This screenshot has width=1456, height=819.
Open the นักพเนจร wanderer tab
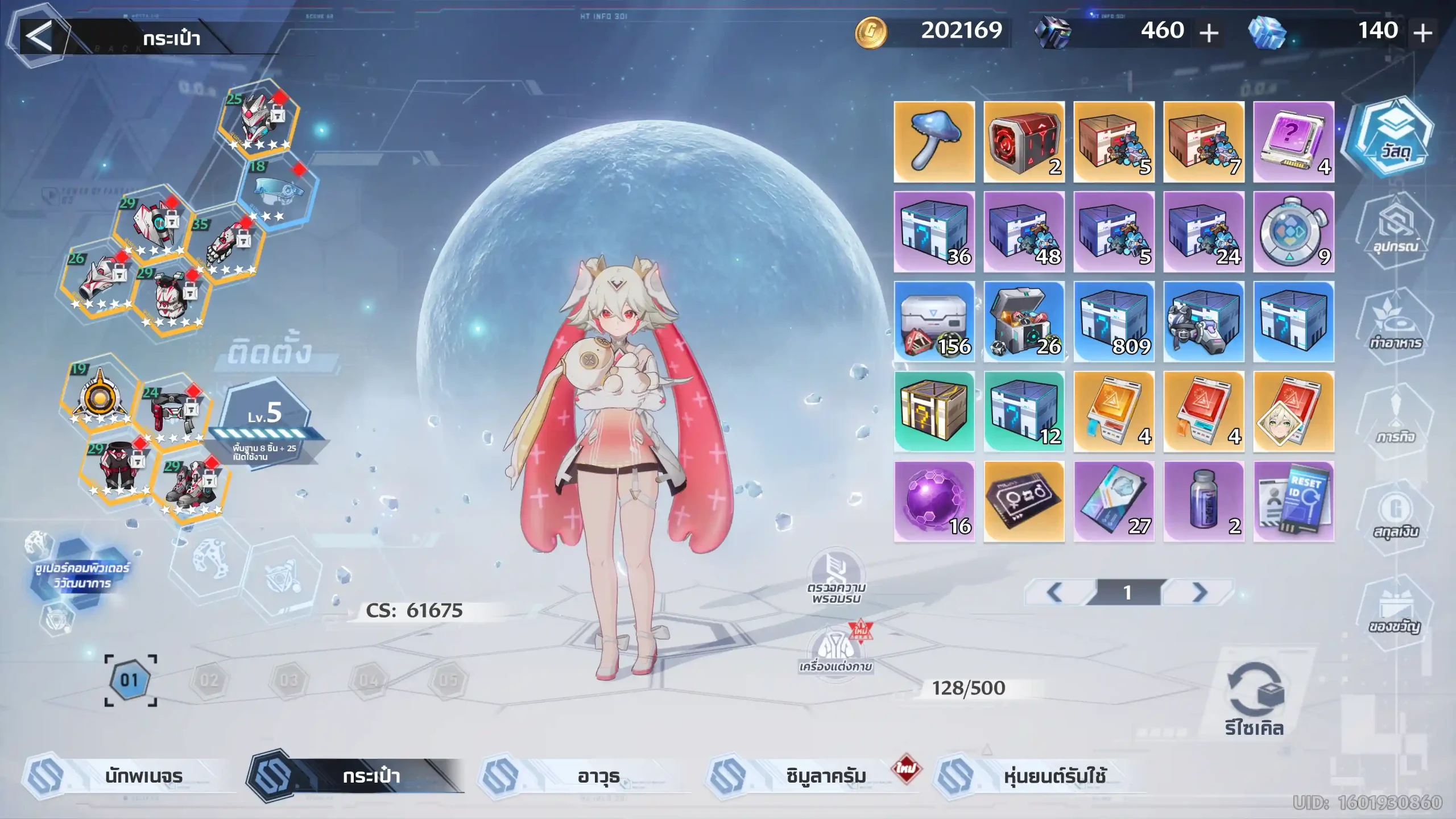(131, 776)
